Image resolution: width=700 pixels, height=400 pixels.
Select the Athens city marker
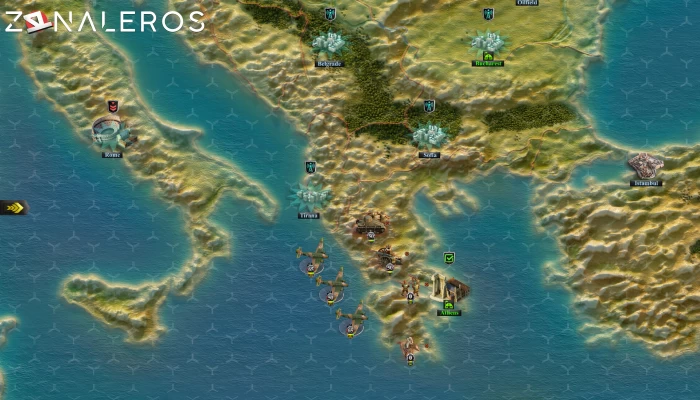tap(449, 290)
